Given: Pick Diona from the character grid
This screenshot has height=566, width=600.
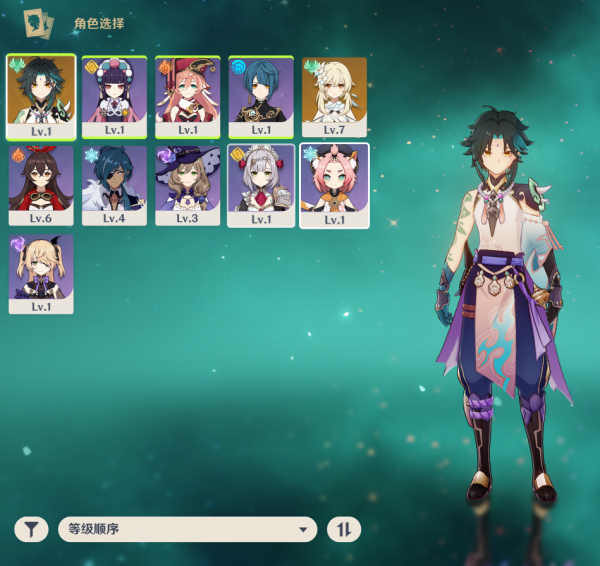Looking at the screenshot, I should 334,184.
